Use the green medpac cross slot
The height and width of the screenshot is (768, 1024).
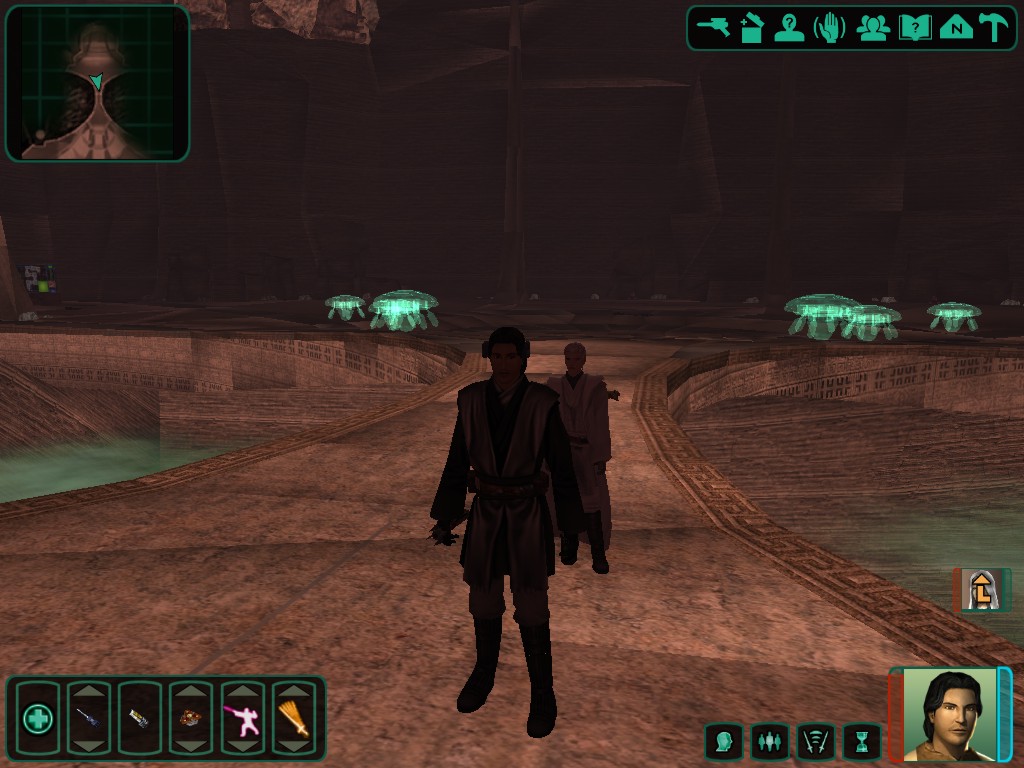[x=38, y=718]
